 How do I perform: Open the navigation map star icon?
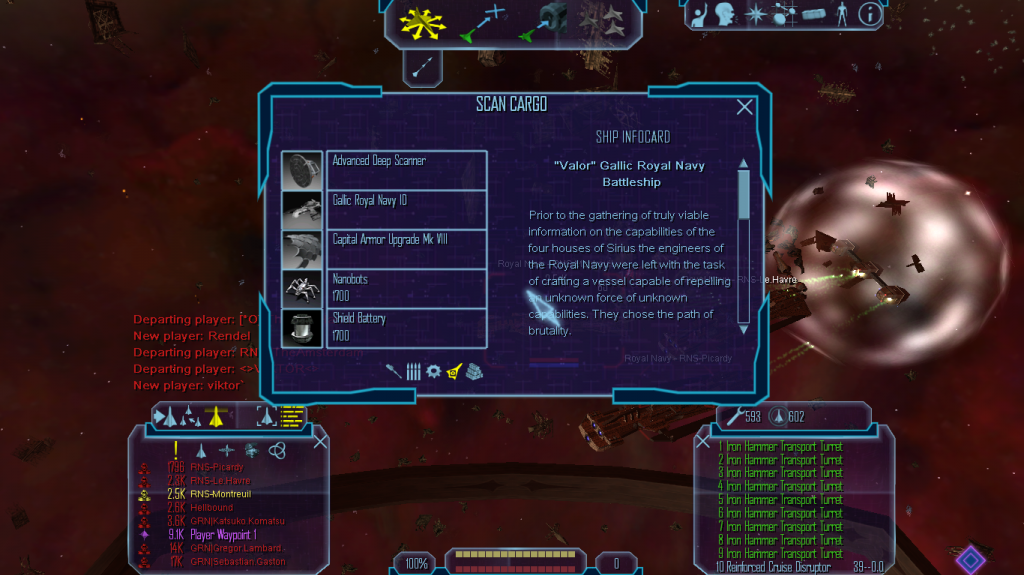(758, 14)
